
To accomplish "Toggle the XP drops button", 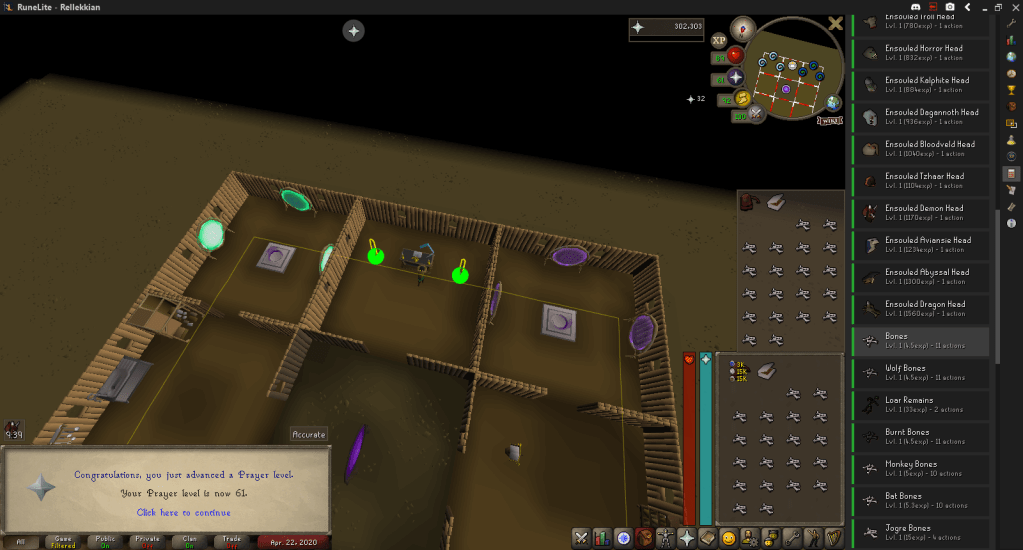I will 719,41.
